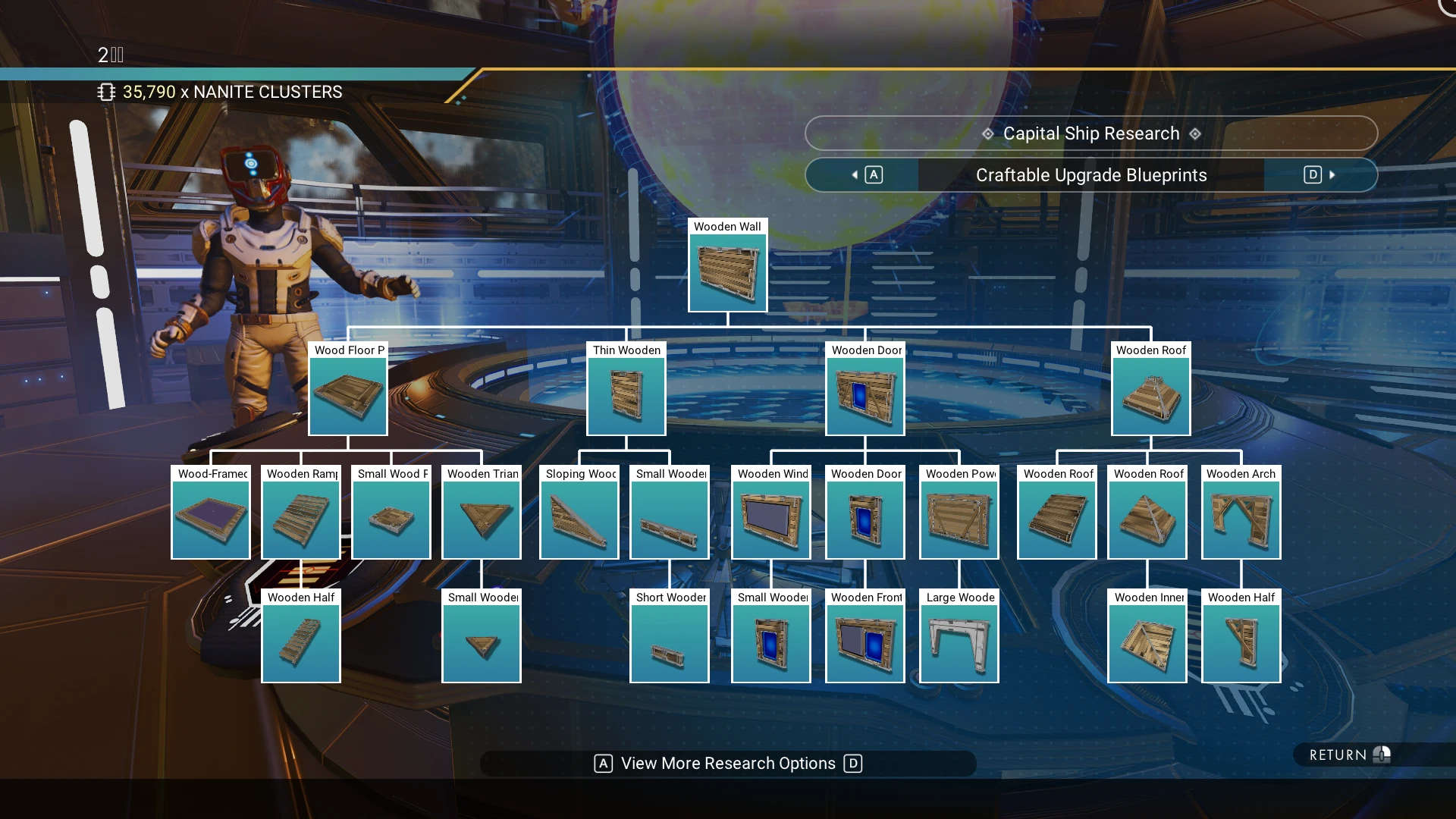Click the Wooden Window blueprint

(x=771, y=519)
